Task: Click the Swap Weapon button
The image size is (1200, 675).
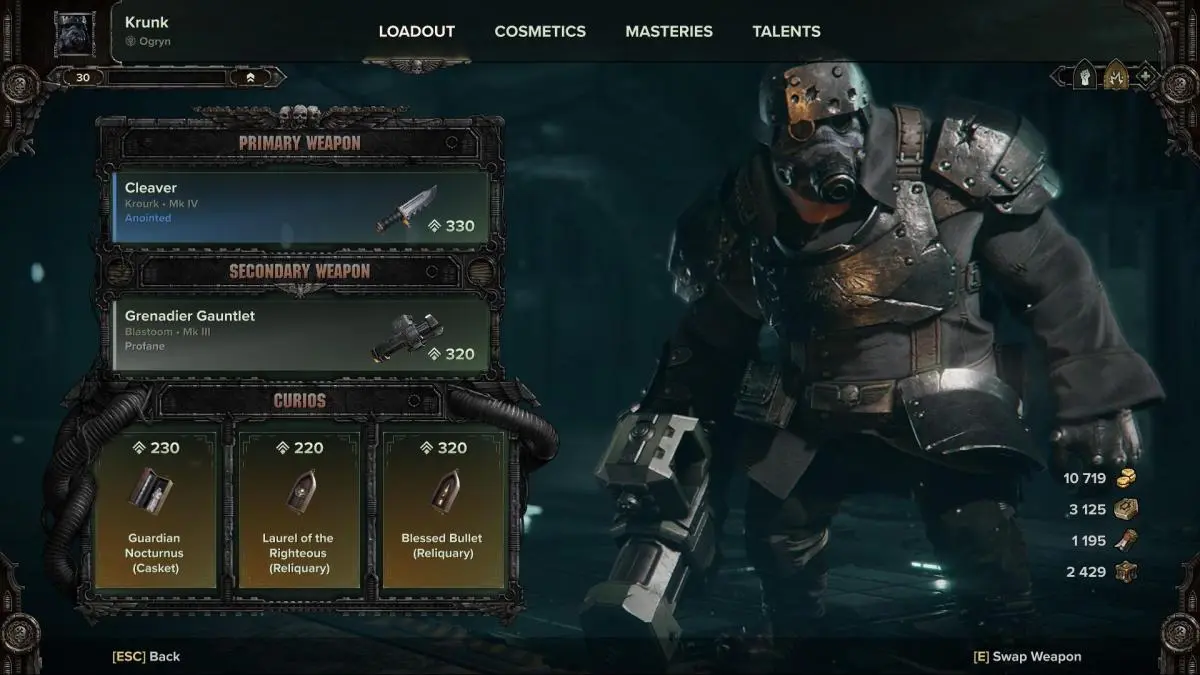Action: point(1027,656)
